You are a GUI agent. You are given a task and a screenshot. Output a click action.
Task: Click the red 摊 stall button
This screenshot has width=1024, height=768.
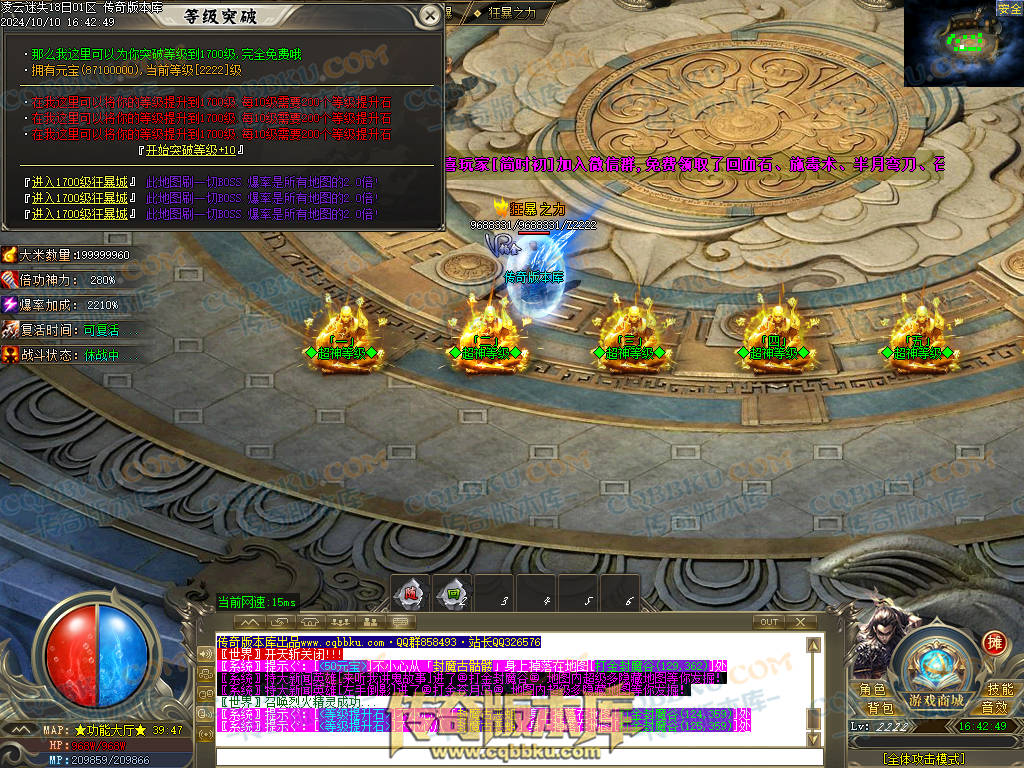994,643
